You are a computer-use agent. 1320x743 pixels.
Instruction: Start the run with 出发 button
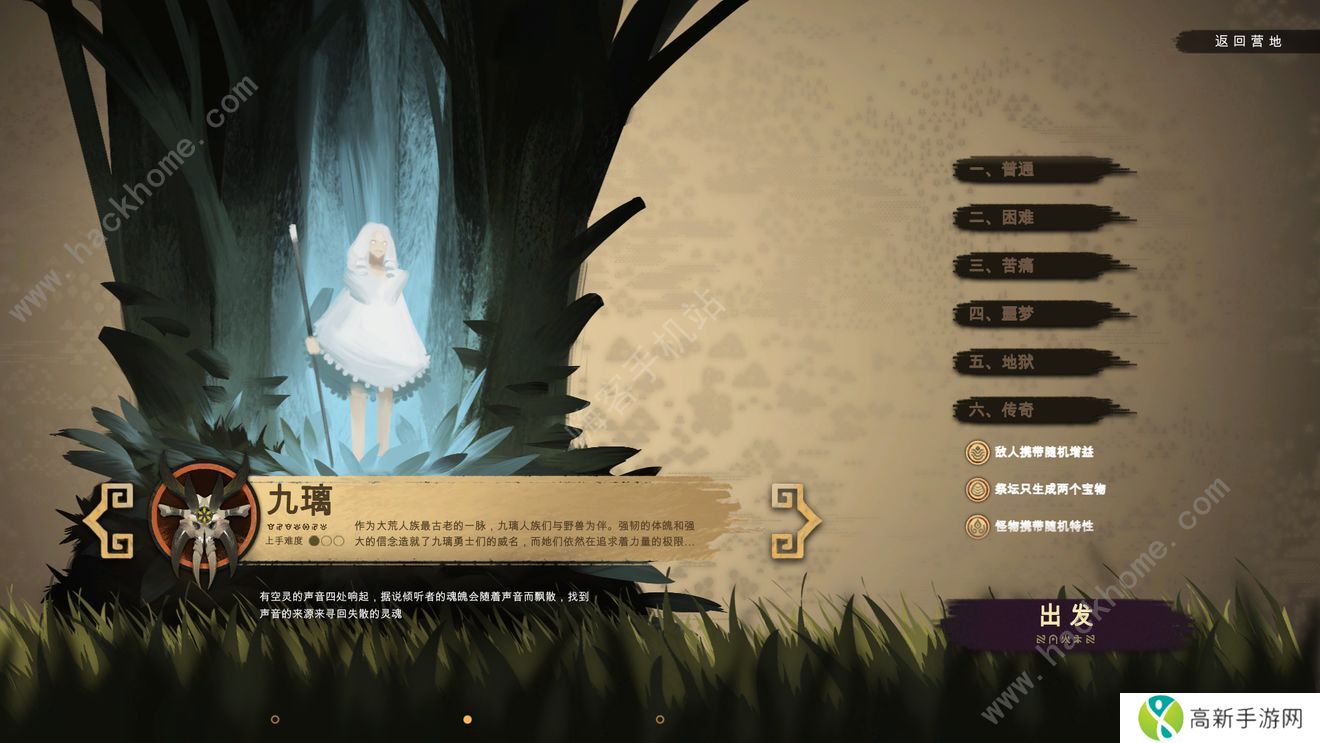click(1066, 622)
